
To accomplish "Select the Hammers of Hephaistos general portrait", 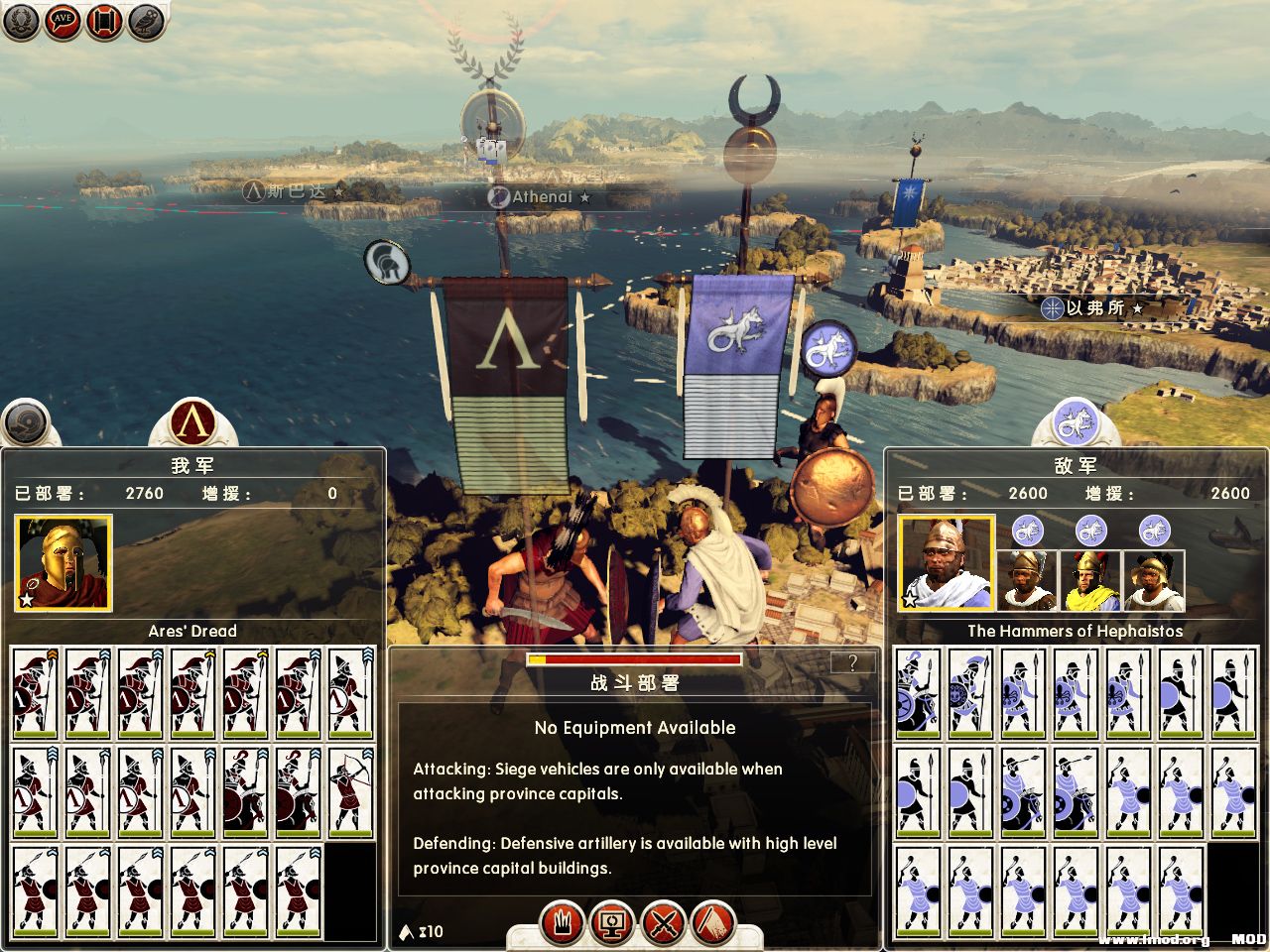I will tap(946, 562).
